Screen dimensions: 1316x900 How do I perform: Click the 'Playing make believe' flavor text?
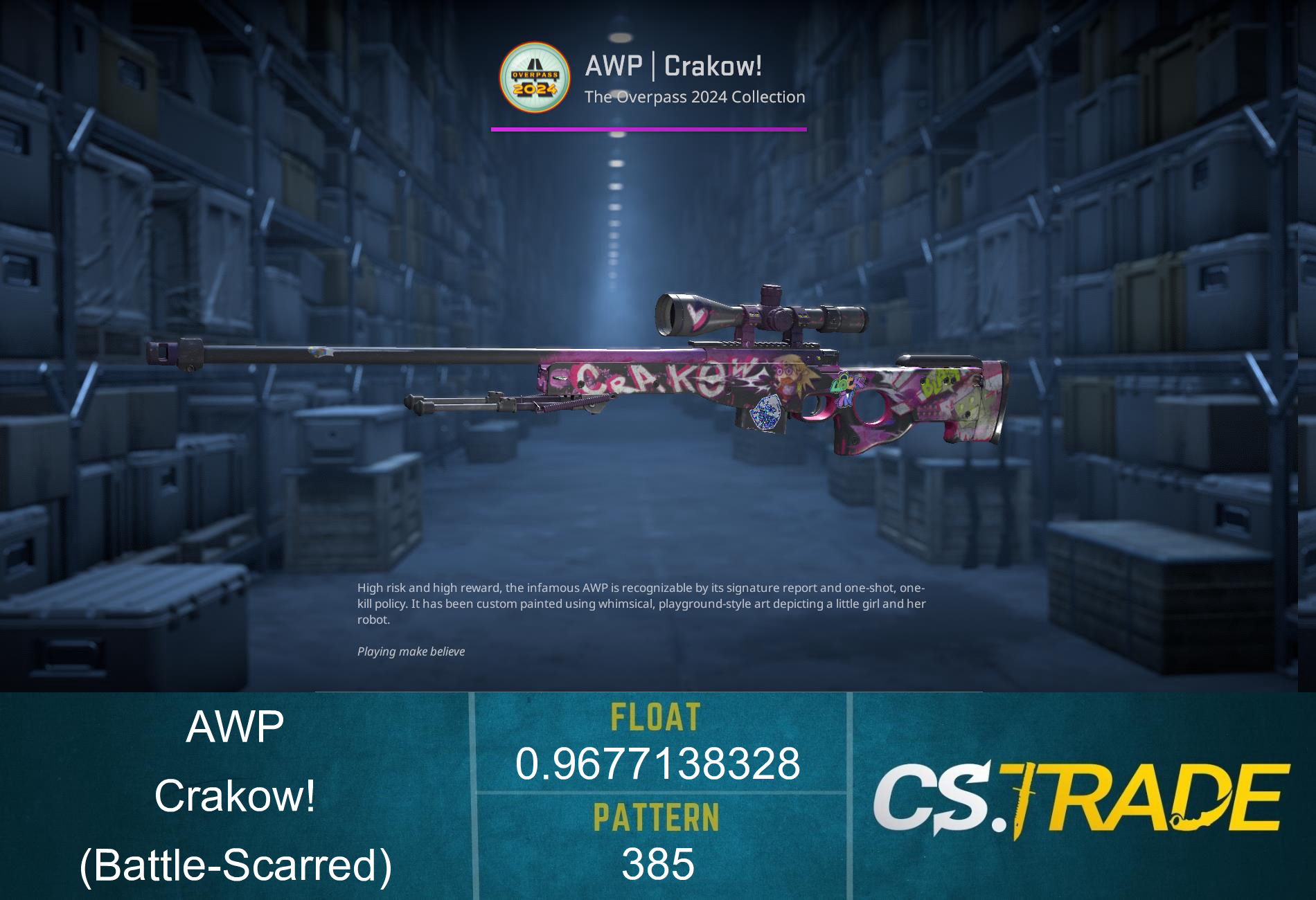tap(411, 651)
